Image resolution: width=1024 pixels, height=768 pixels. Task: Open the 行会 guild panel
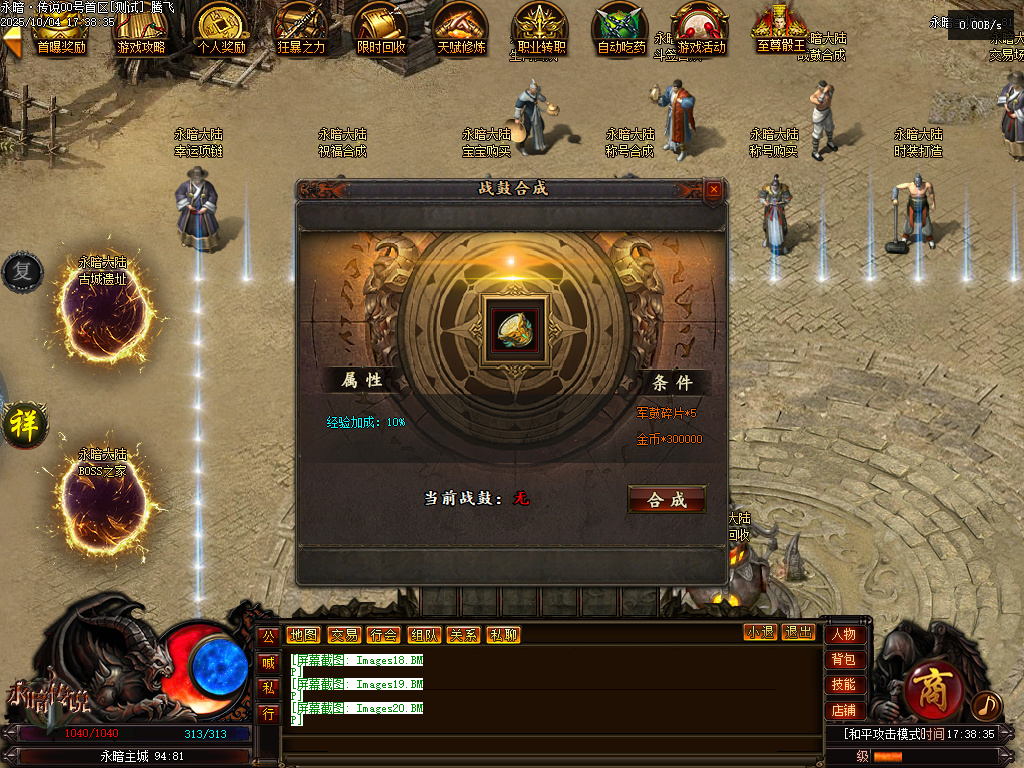[x=383, y=635]
